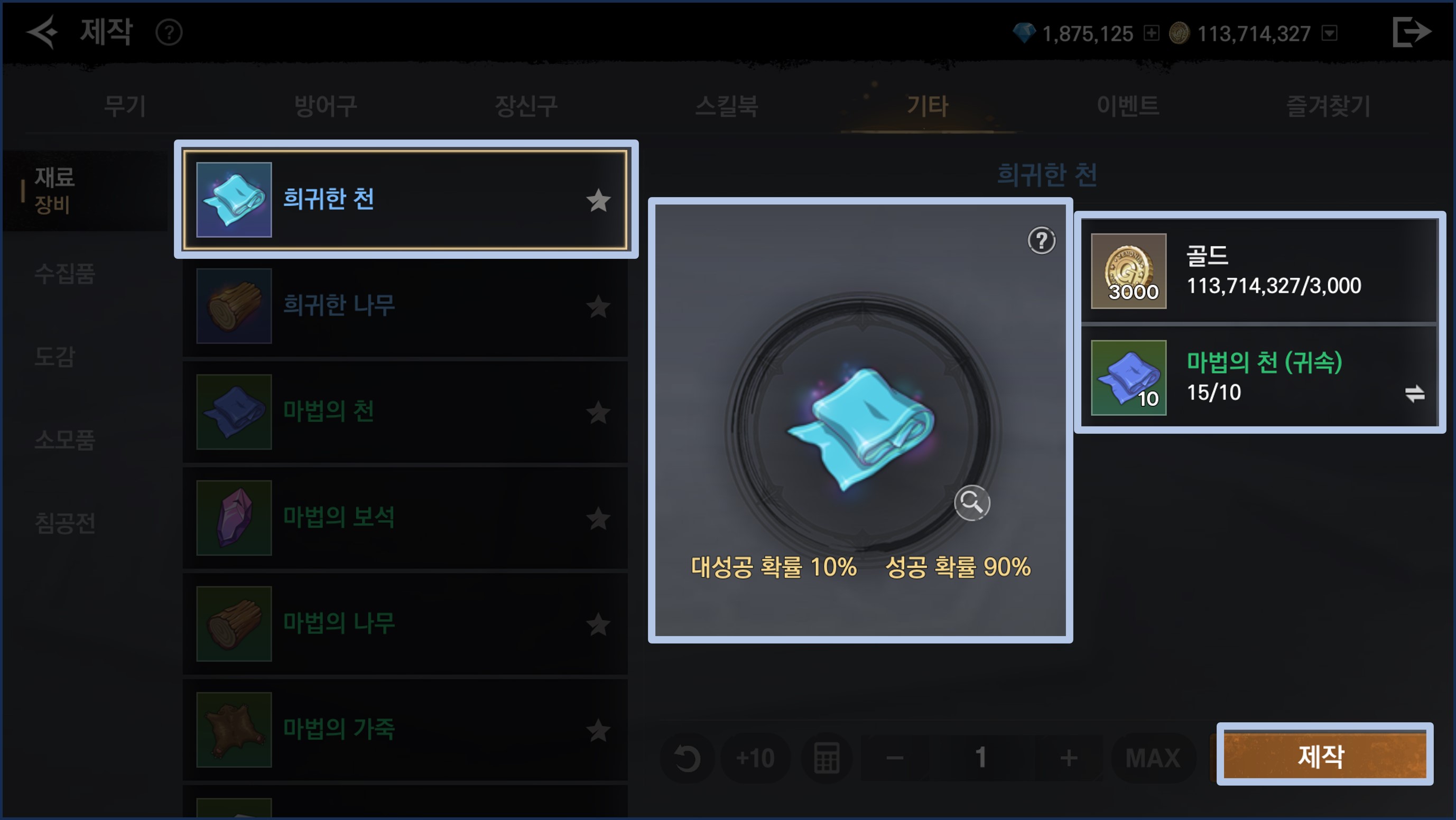Open the 방어구 tab
The width and height of the screenshot is (1456, 820).
326,106
